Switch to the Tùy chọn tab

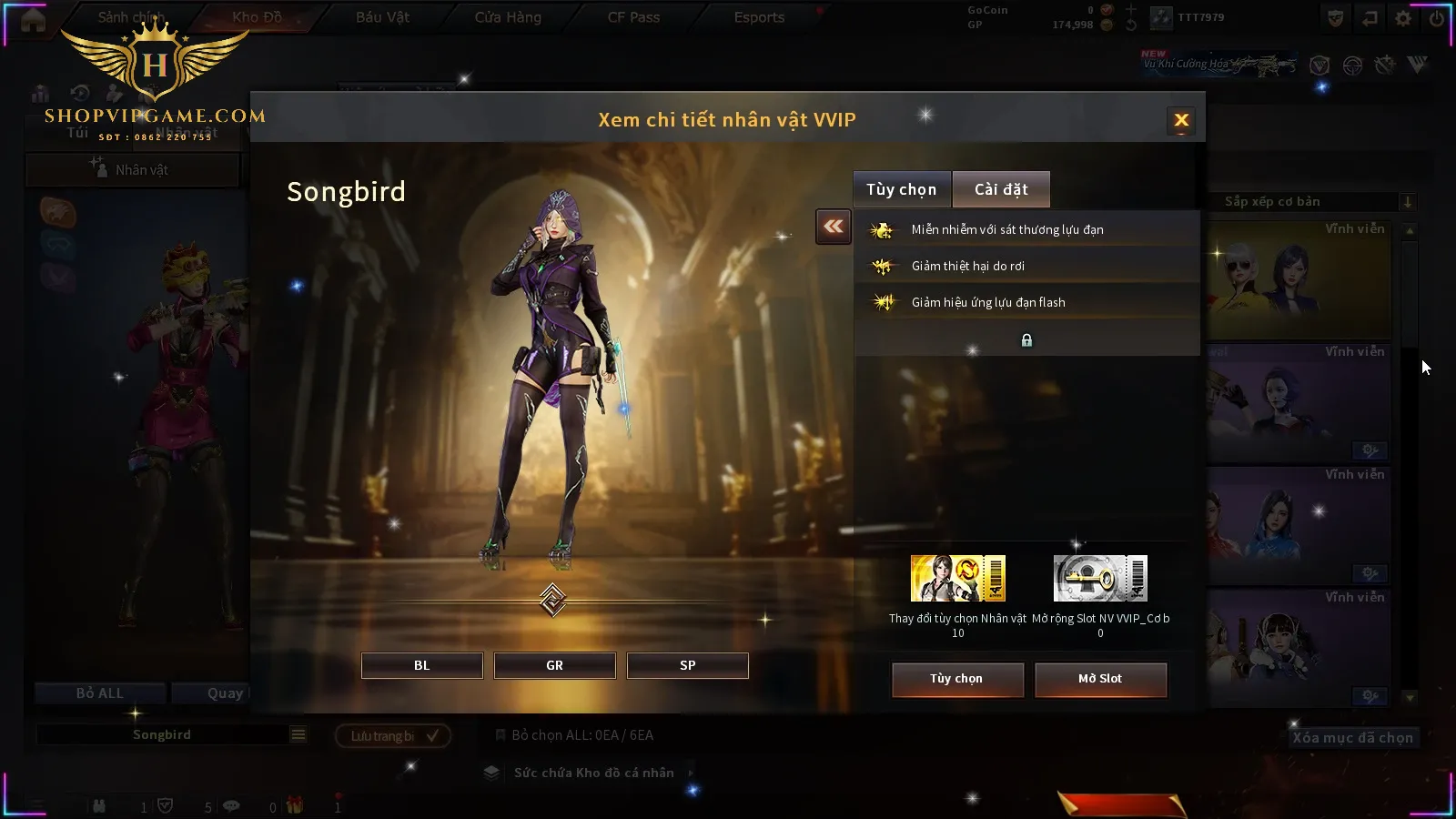901,189
